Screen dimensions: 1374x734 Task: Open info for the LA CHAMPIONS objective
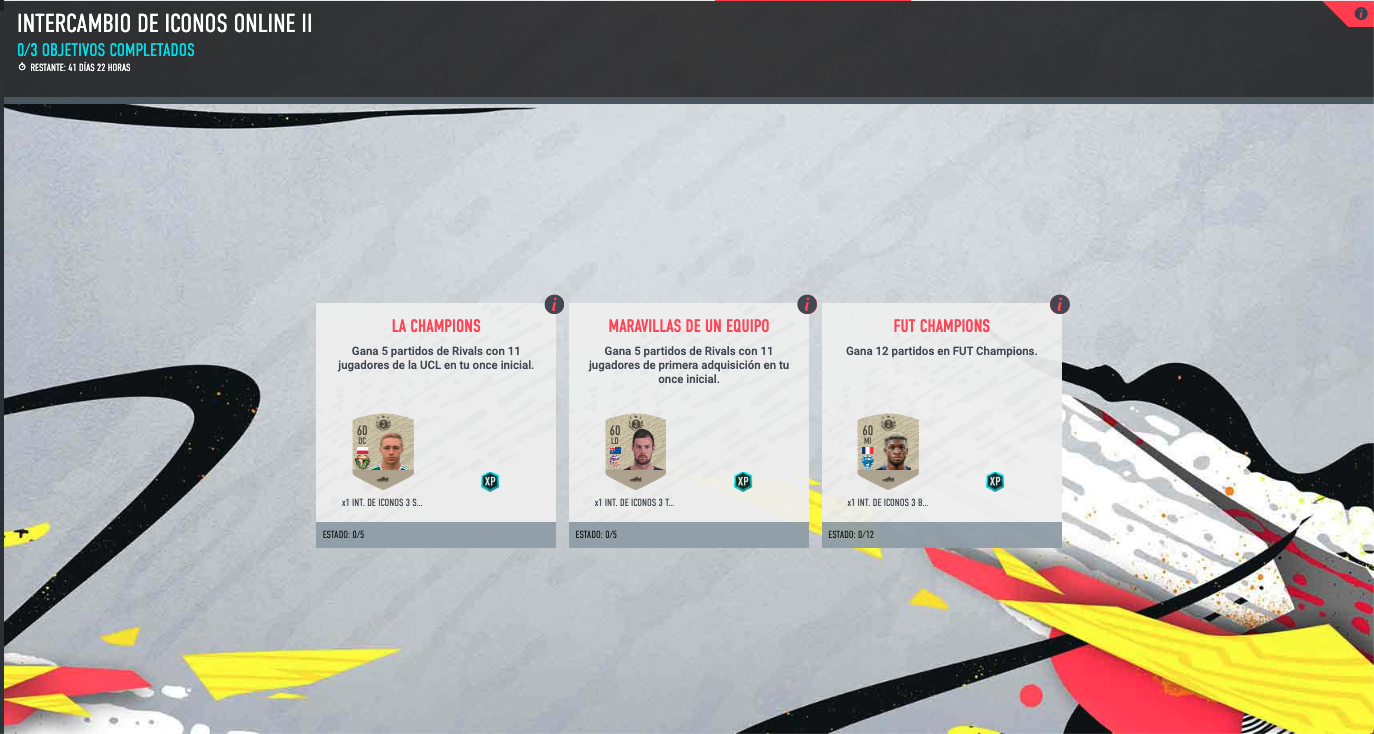[x=553, y=304]
